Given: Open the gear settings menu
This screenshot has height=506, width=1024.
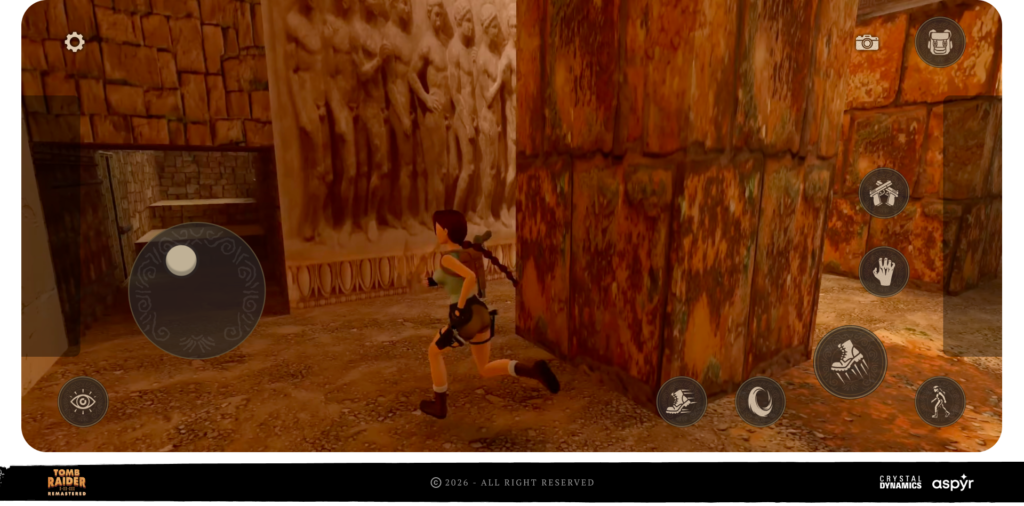Looking at the screenshot, I should point(75,42).
